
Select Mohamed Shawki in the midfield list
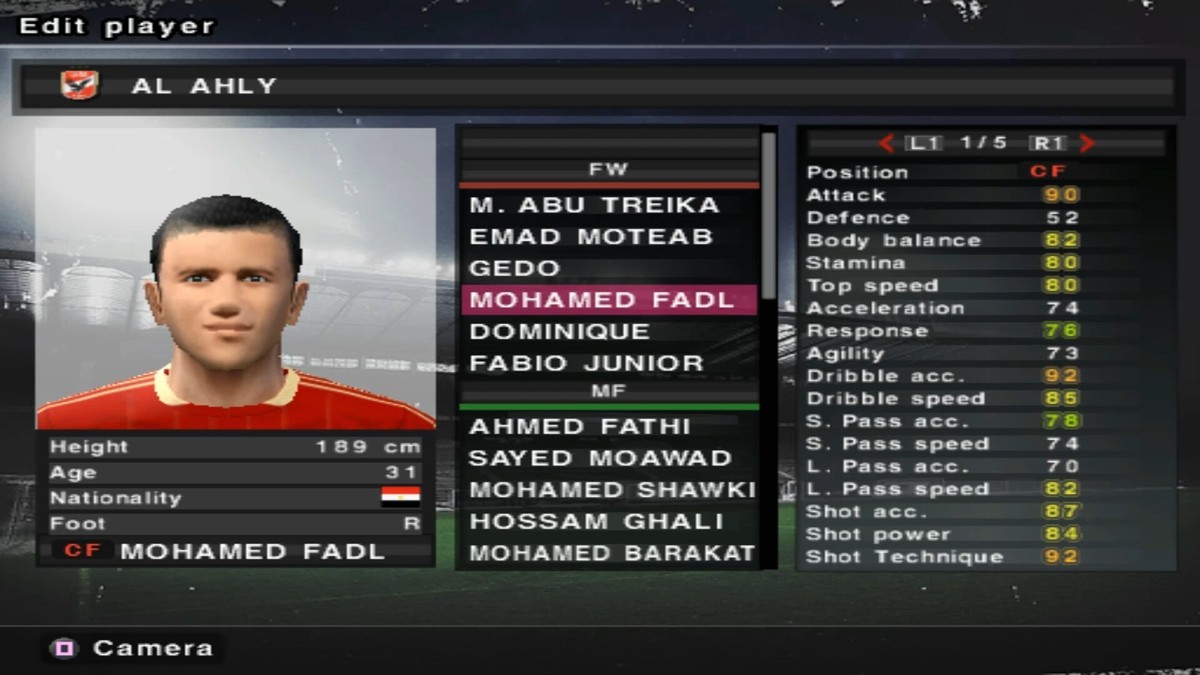[x=612, y=490]
